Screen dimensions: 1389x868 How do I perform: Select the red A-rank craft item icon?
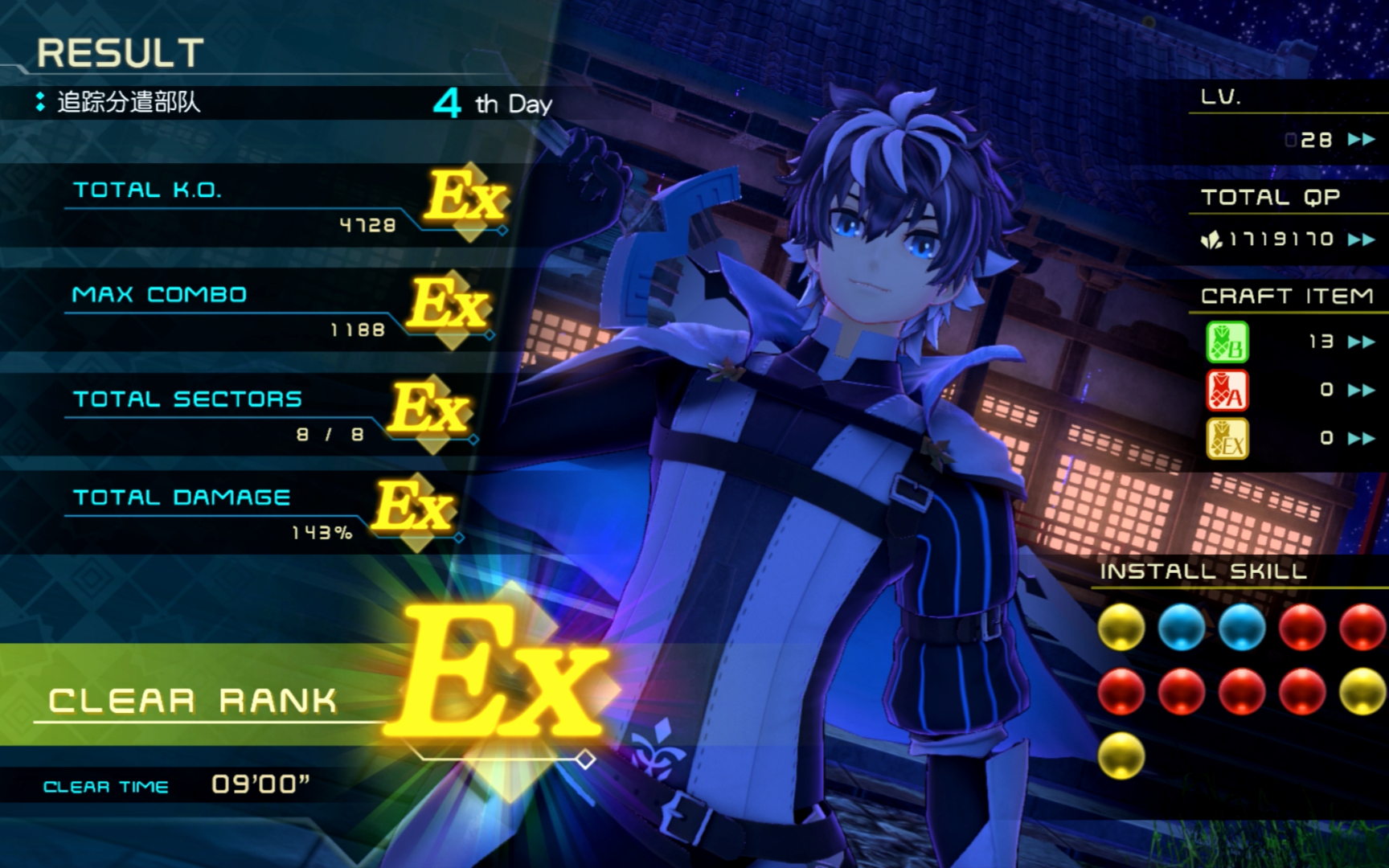pyautogui.click(x=1227, y=390)
